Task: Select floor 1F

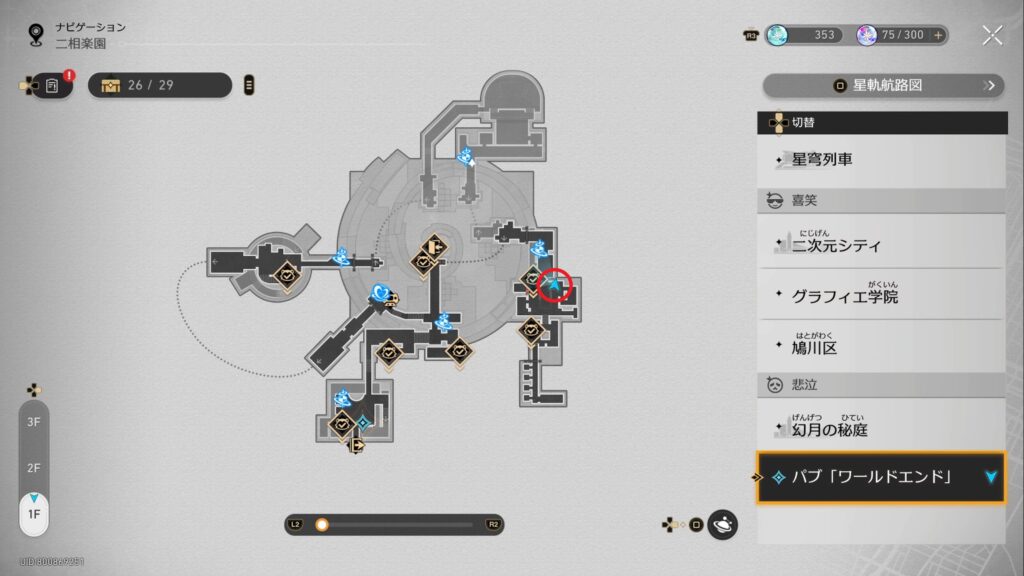Action: 33,514
